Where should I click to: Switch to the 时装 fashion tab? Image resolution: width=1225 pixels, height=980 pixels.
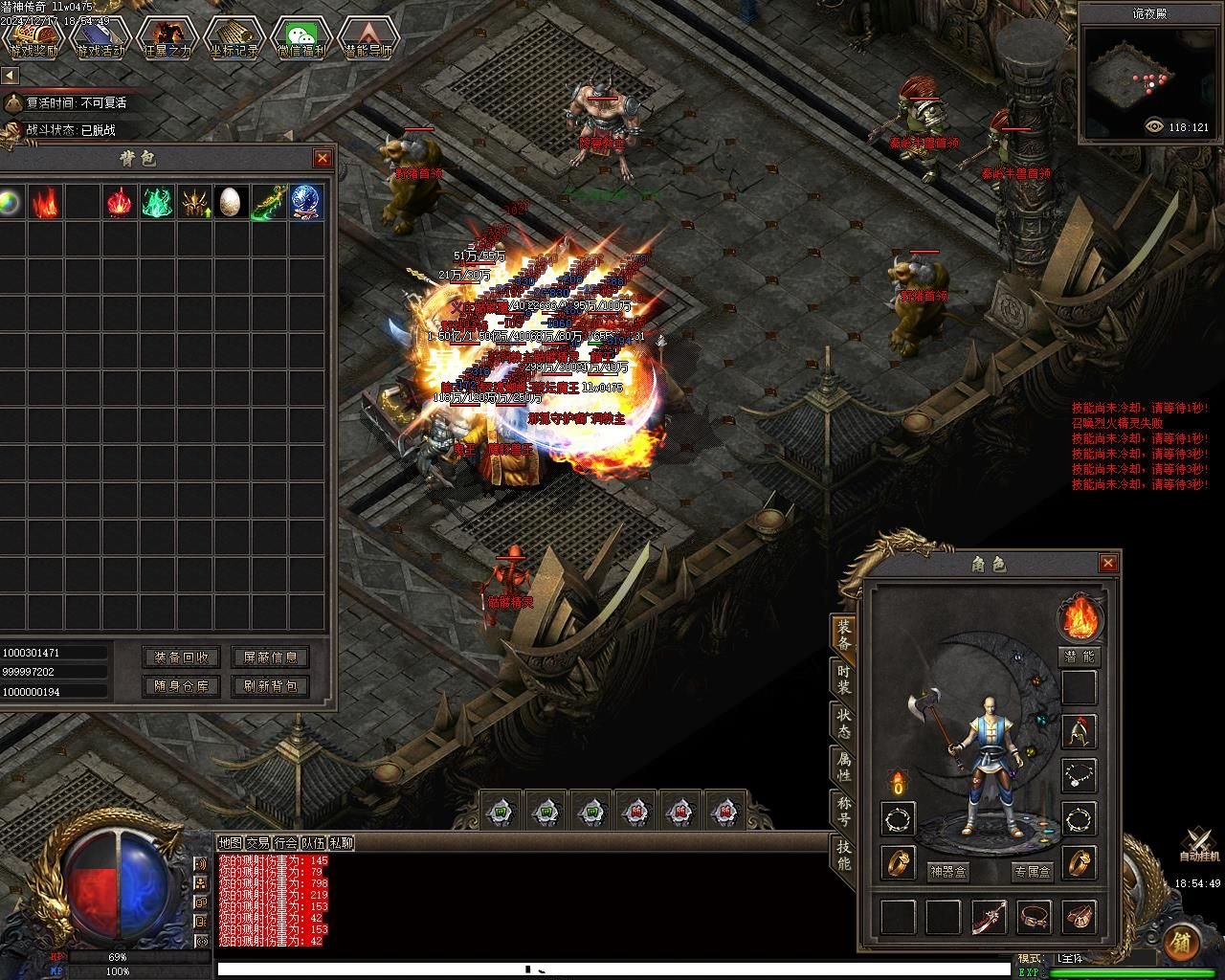coord(843,678)
